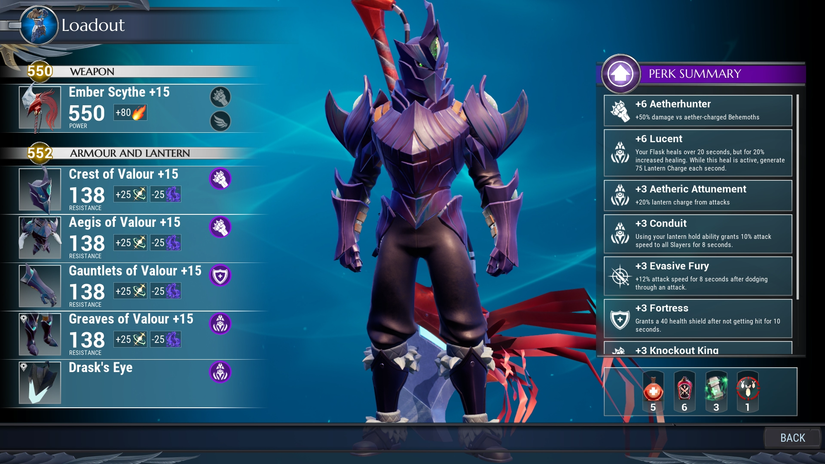825x464 pixels.
Task: Select the red health flask consumable
Action: tap(653, 388)
